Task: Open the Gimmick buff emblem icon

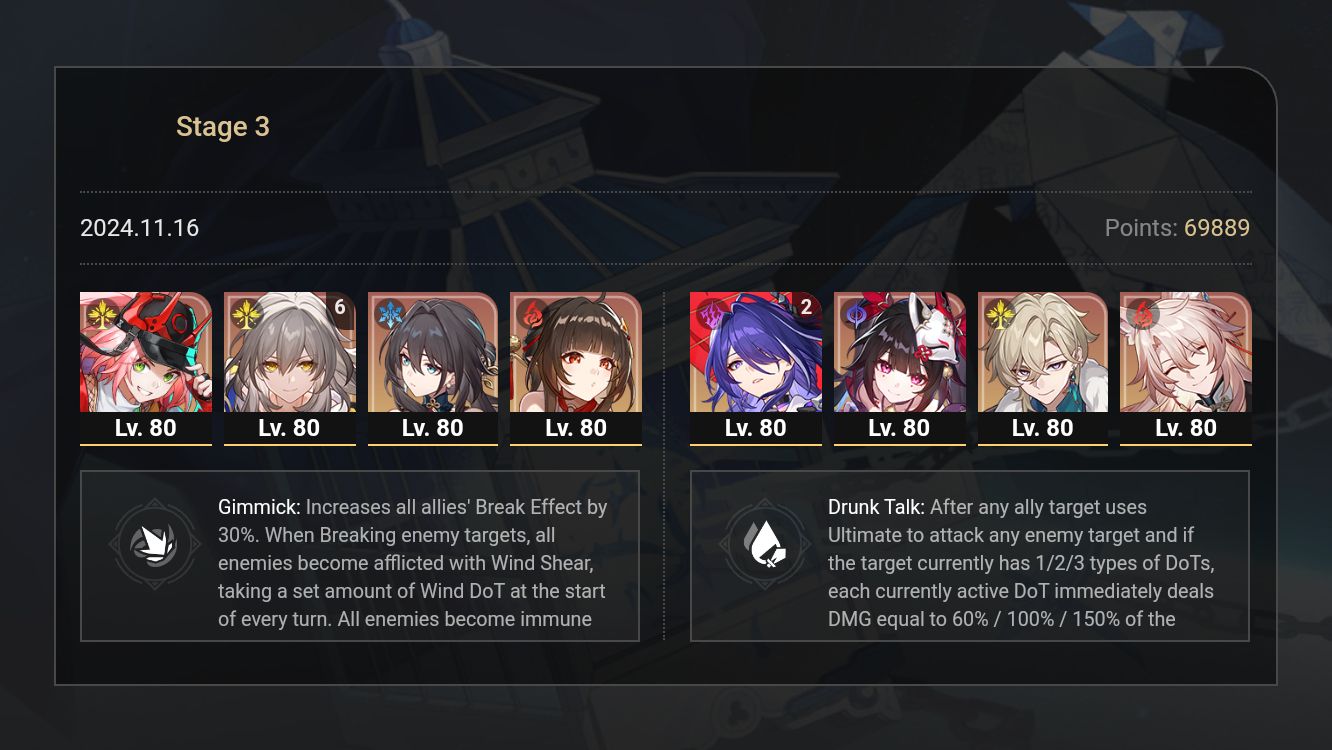Action: click(x=155, y=543)
